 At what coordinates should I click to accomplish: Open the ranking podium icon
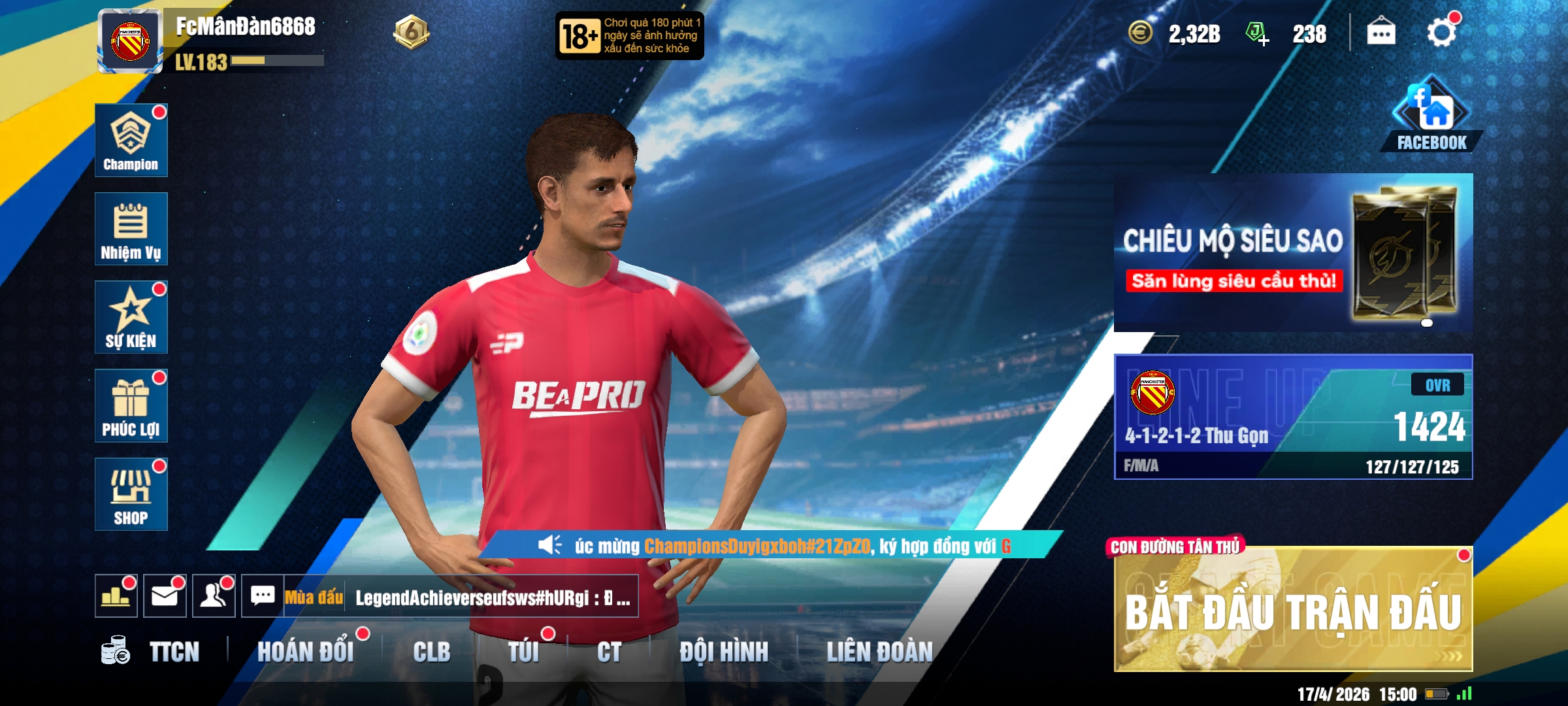click(x=116, y=596)
